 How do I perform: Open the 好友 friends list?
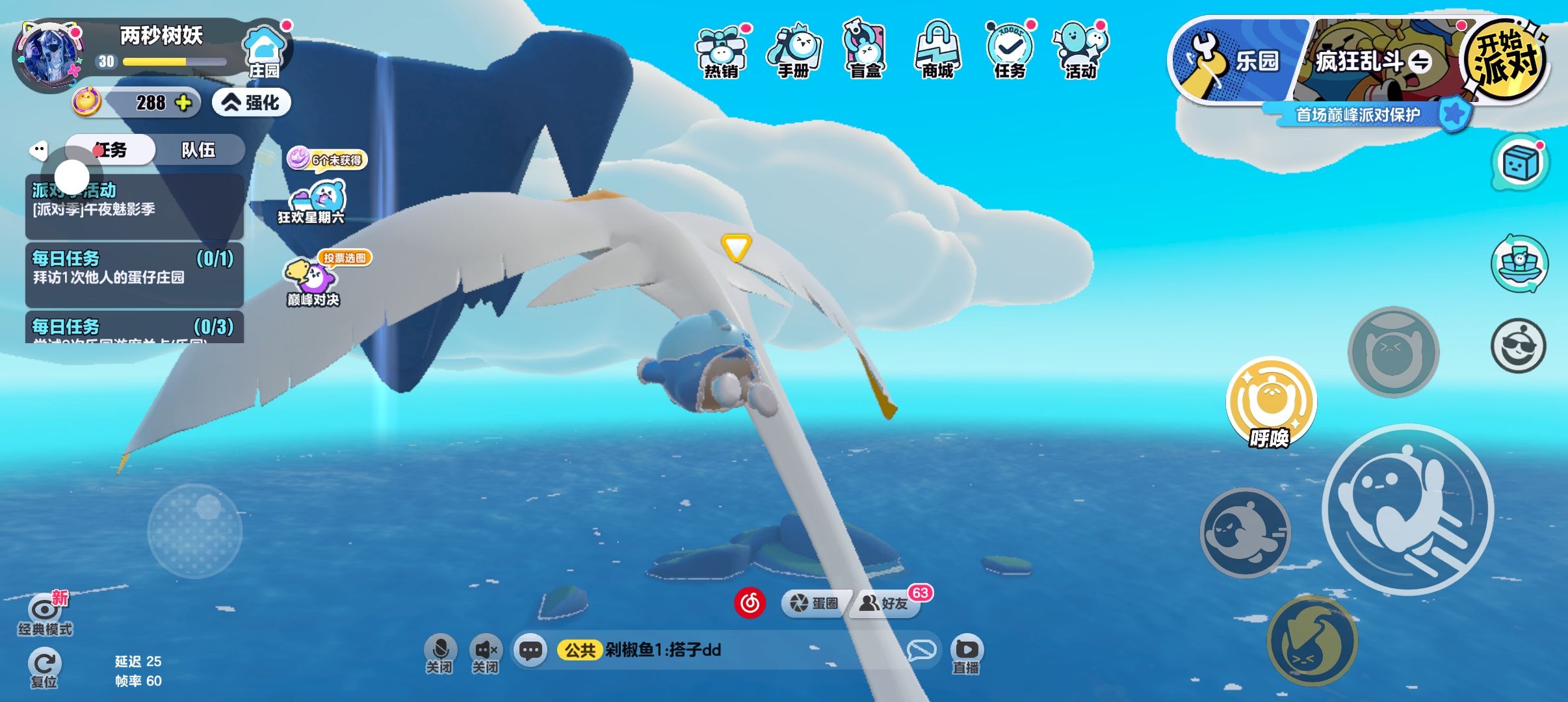(x=885, y=603)
